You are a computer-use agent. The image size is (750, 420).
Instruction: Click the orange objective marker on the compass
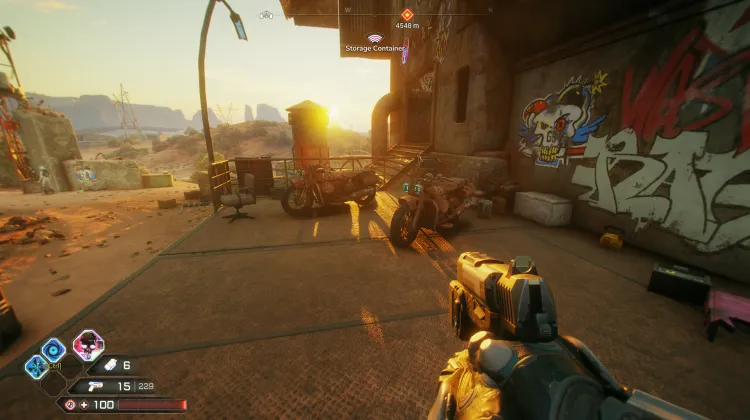406,14
